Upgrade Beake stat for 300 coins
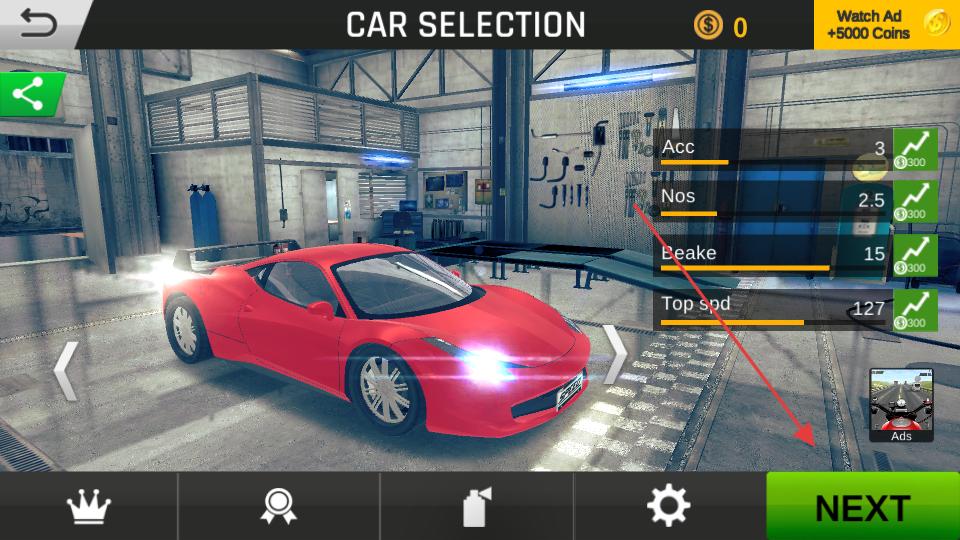The image size is (960, 540). [915, 255]
